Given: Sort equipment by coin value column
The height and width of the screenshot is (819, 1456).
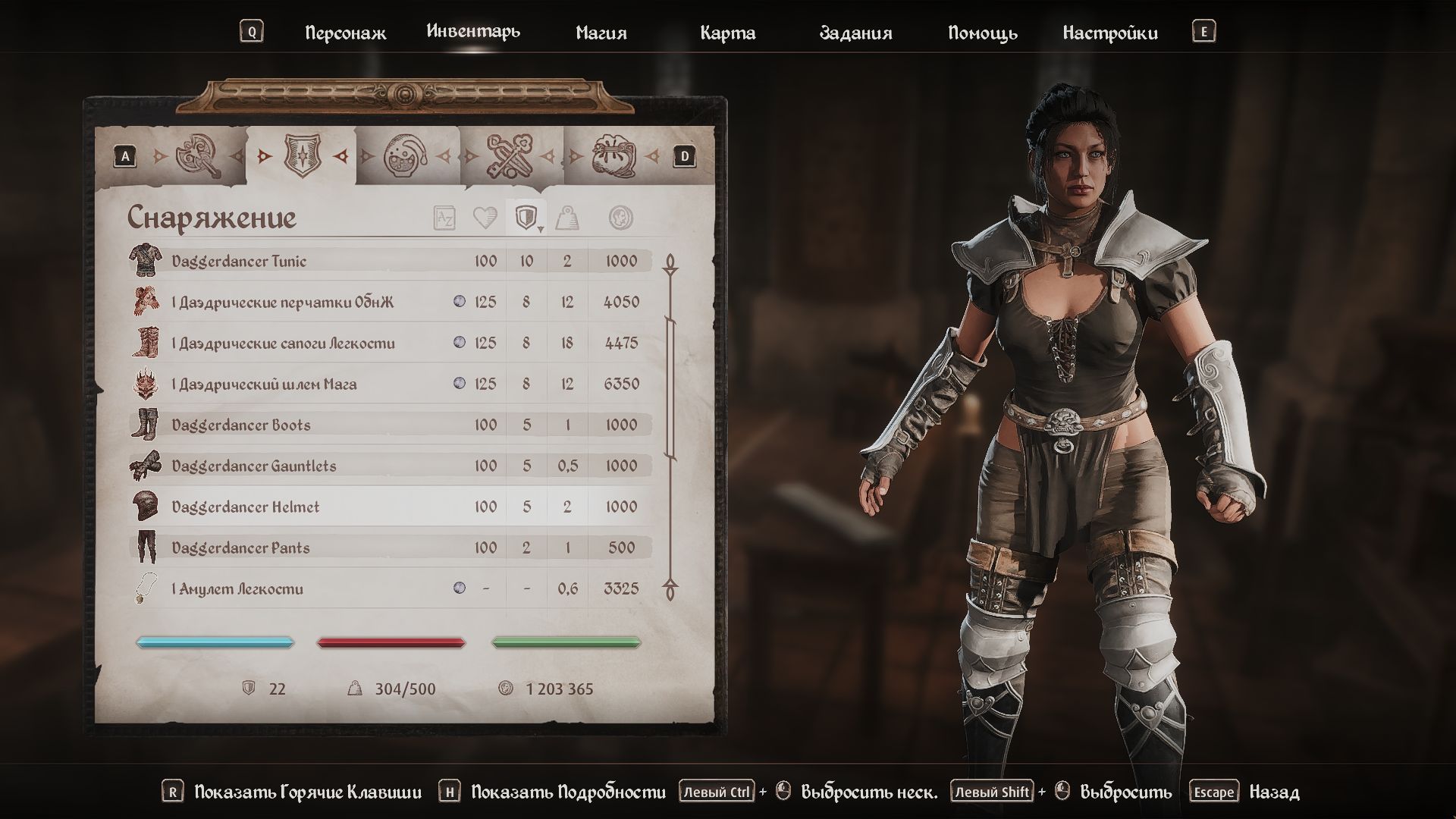Looking at the screenshot, I should pyautogui.click(x=621, y=218).
